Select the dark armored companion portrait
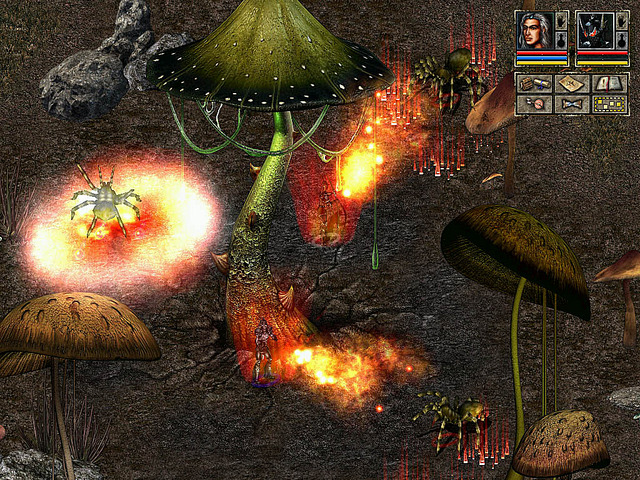Image resolution: width=640 pixels, height=480 pixels. 596,30
